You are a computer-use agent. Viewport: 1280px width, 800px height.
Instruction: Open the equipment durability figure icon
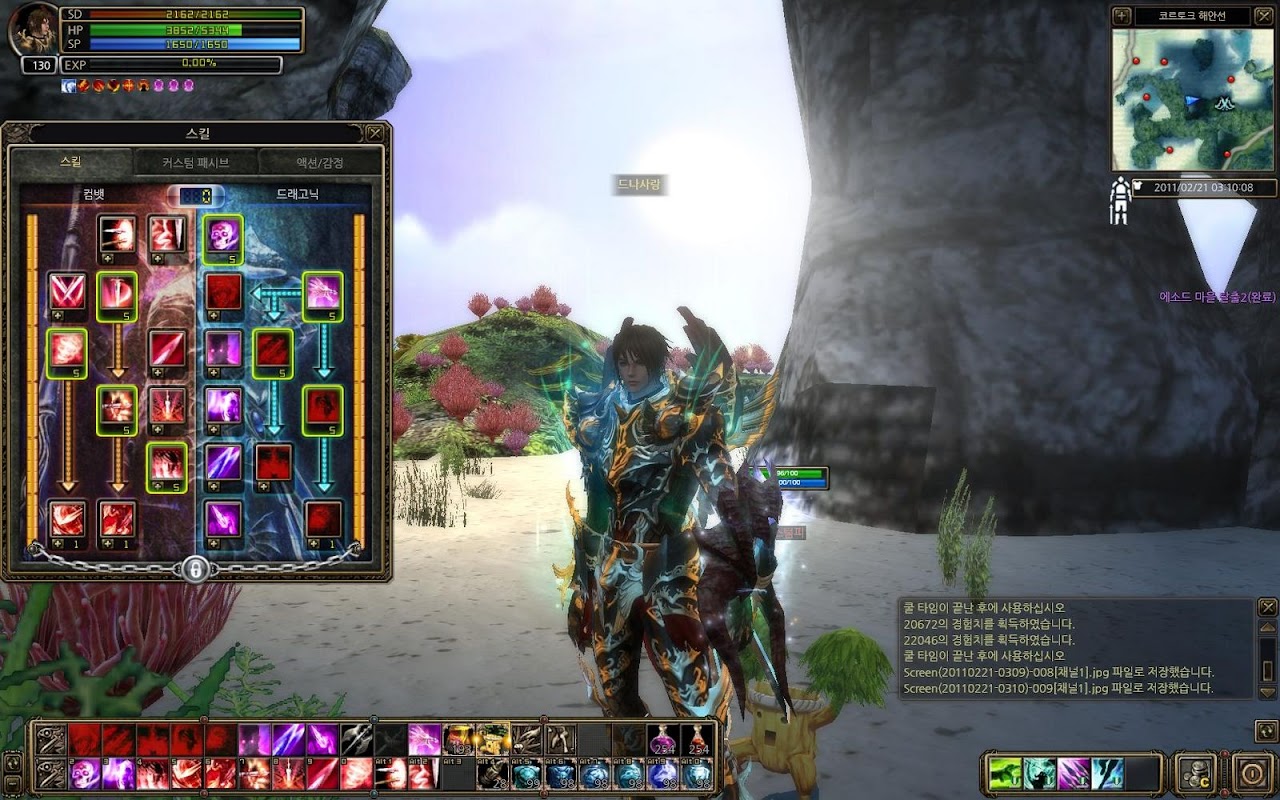[x=1120, y=200]
